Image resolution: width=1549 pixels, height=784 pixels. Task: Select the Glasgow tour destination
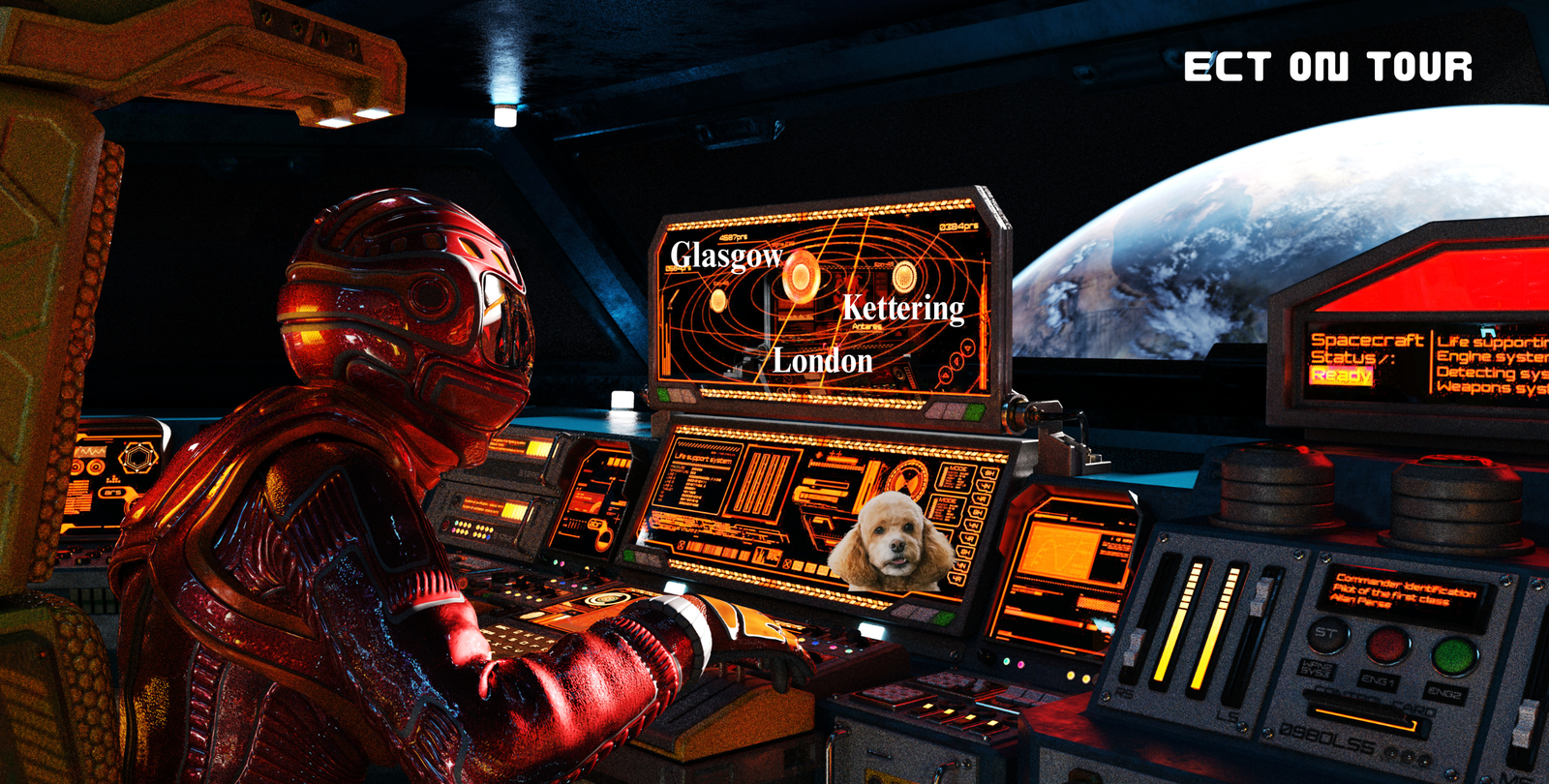(726, 256)
